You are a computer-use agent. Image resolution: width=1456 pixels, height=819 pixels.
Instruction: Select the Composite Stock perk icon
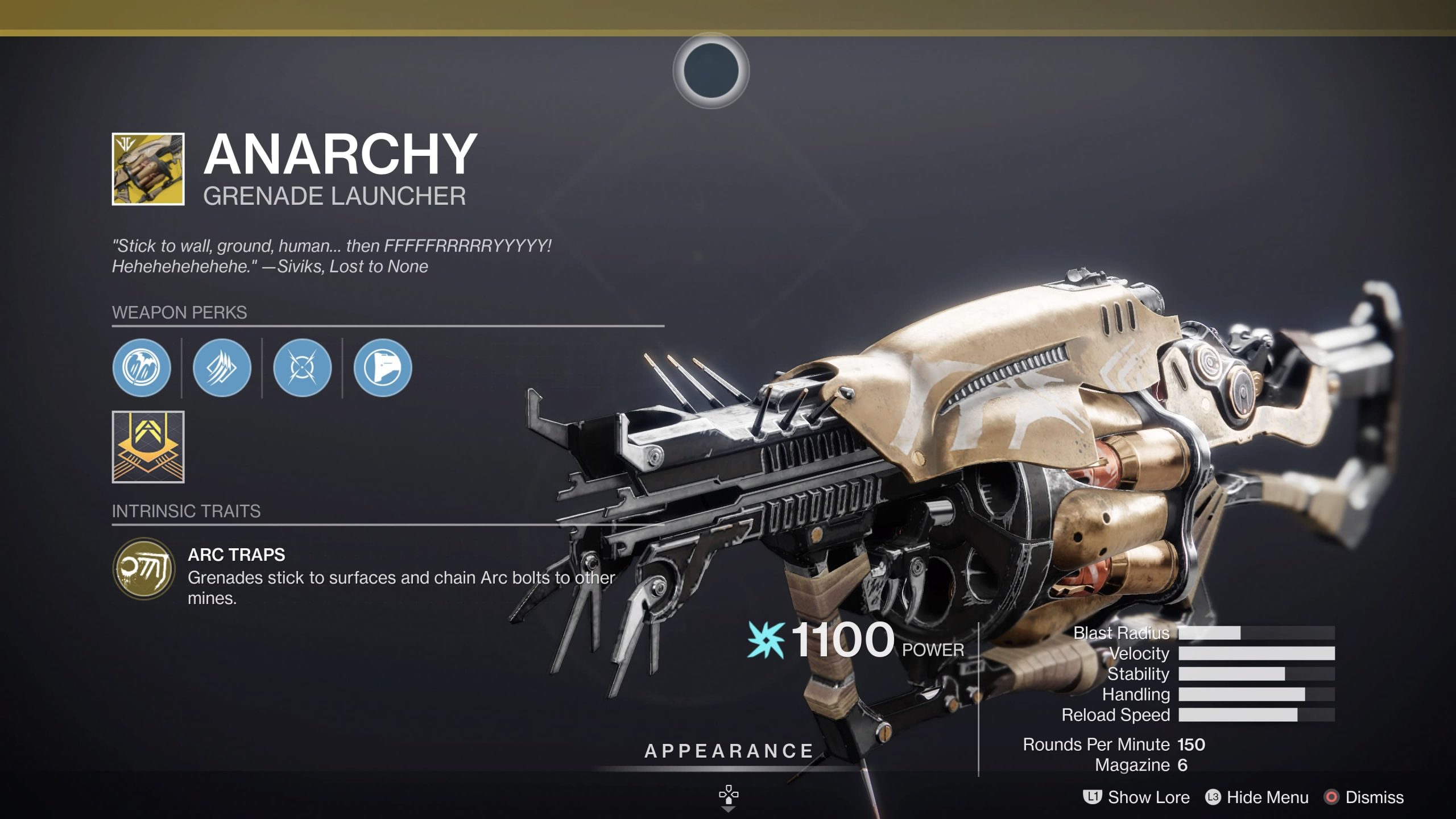[383, 369]
